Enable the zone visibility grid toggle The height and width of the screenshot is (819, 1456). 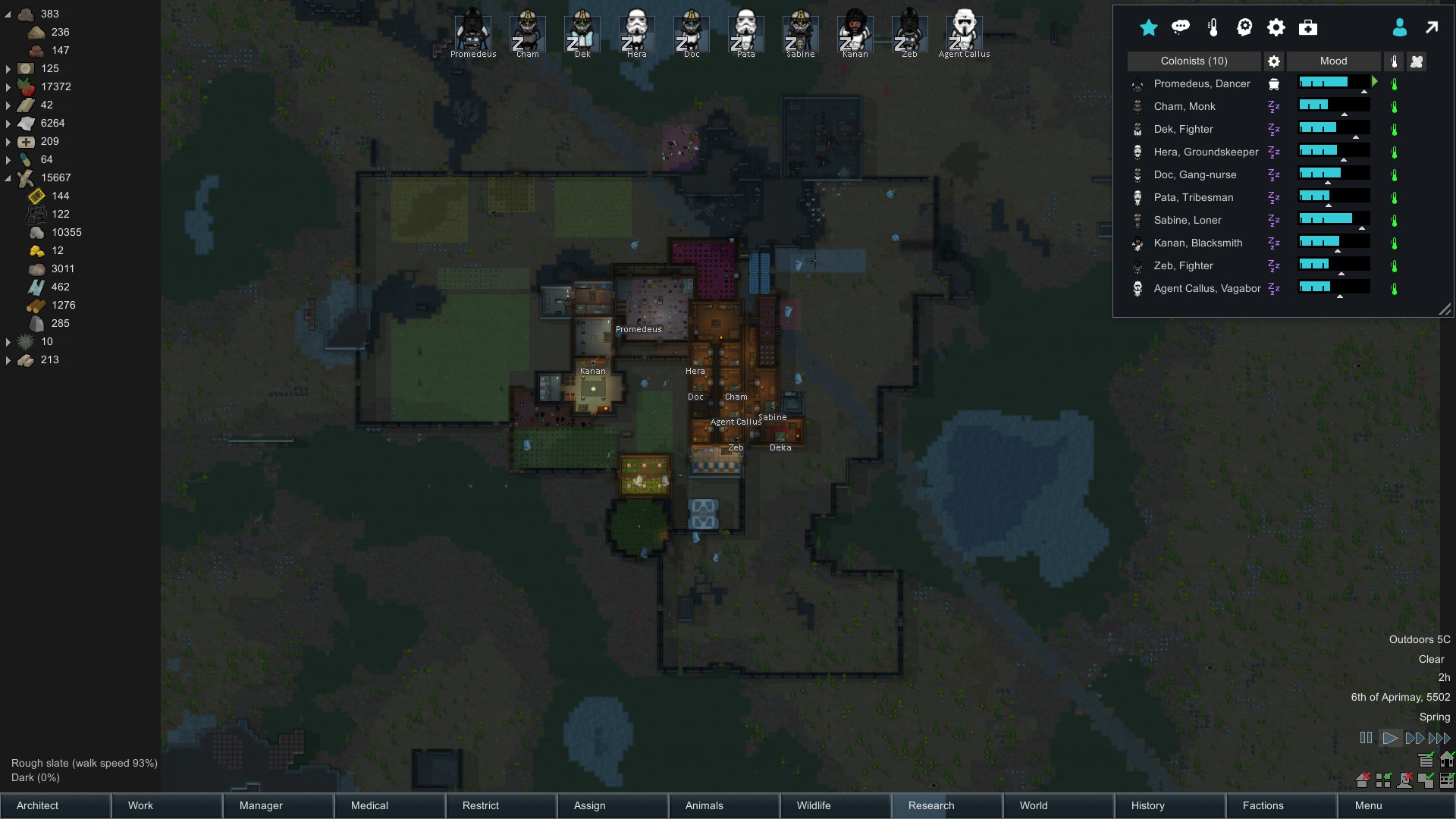coord(1384,780)
